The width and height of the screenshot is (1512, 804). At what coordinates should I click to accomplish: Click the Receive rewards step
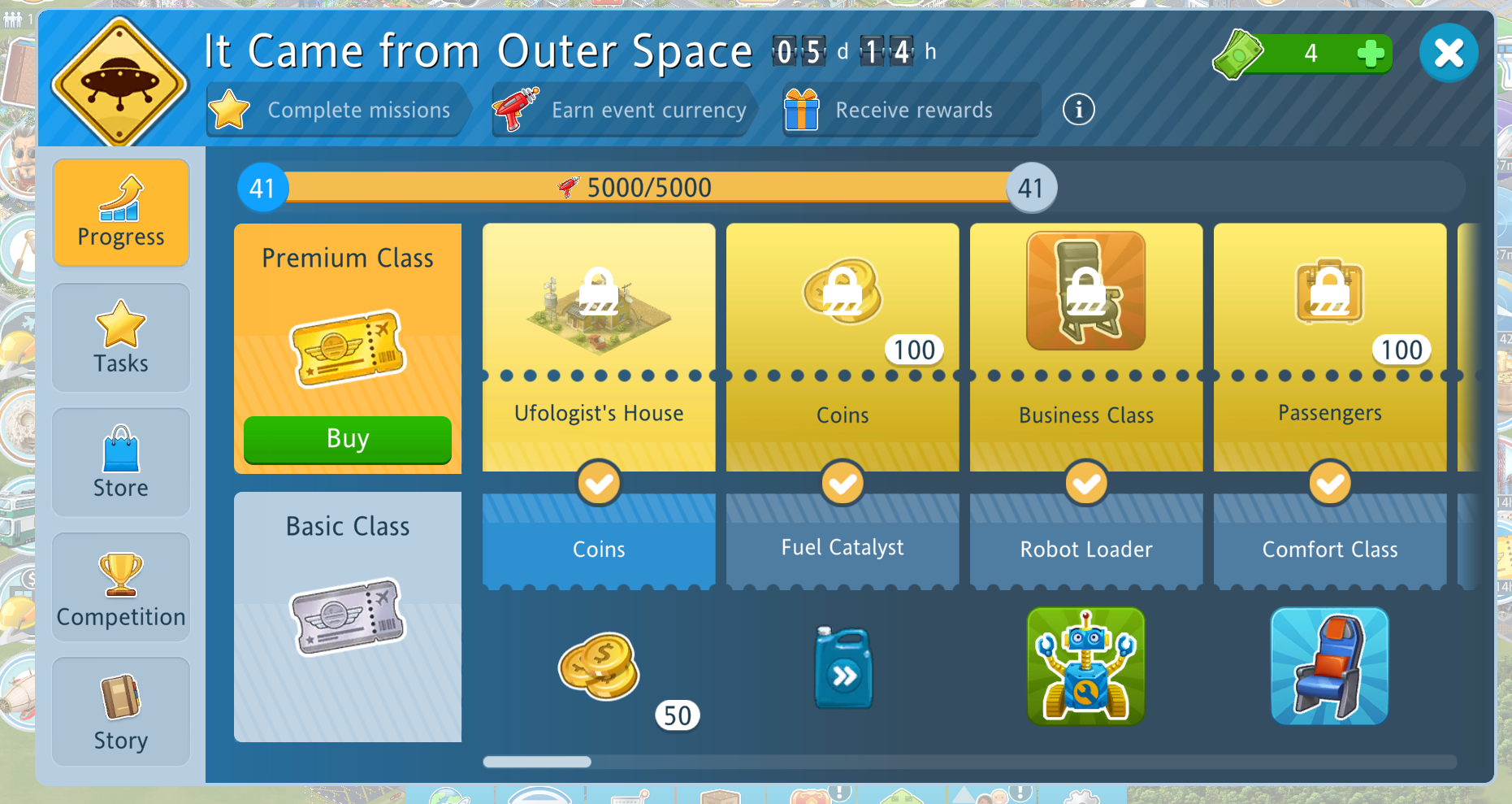coord(910,110)
